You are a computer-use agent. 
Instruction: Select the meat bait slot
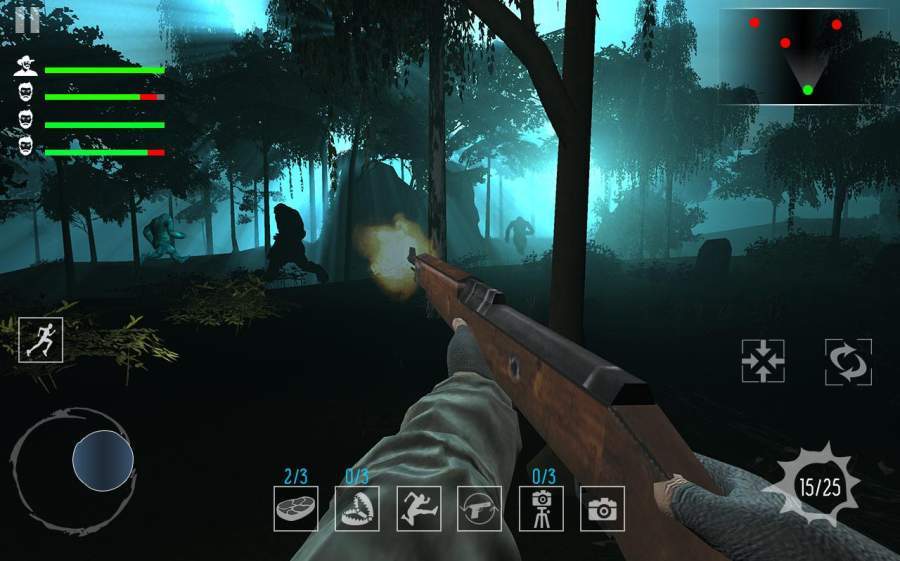point(296,508)
